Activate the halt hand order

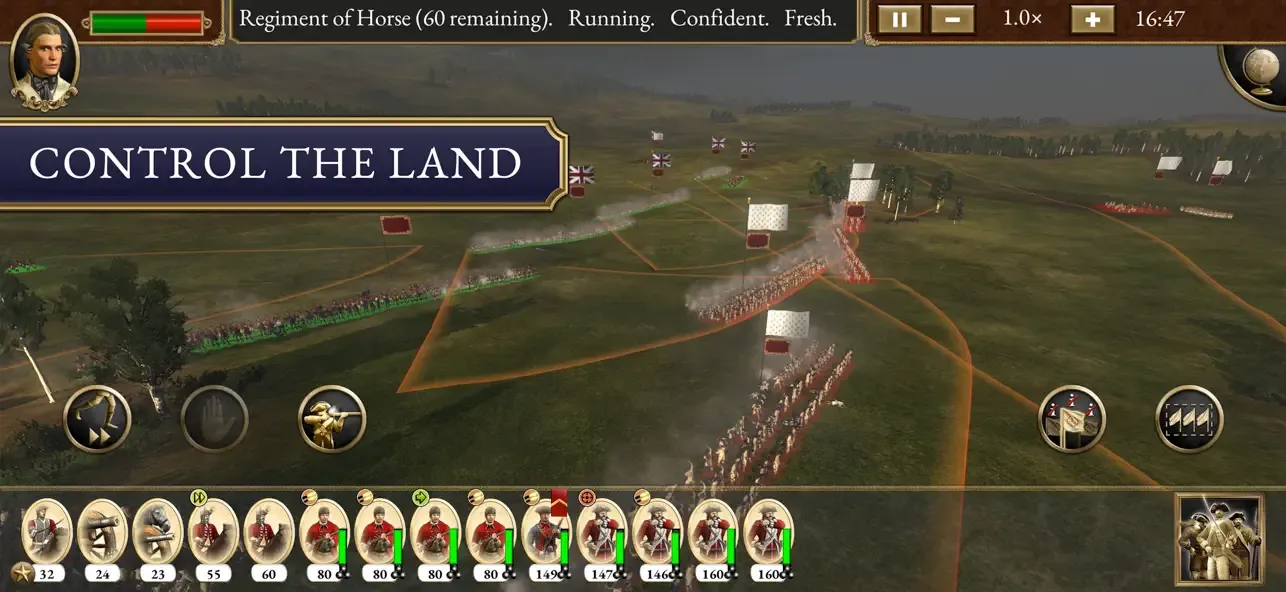(x=215, y=419)
